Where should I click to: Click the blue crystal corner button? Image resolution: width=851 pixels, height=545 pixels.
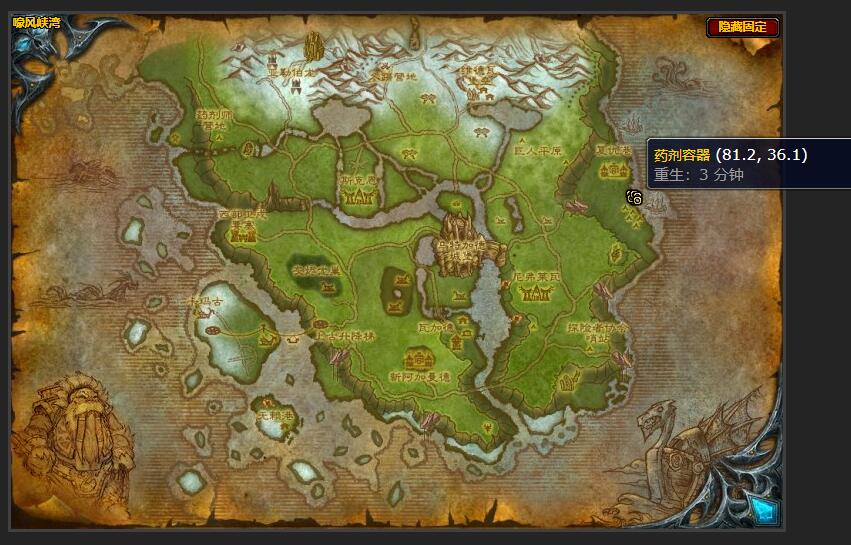click(765, 510)
